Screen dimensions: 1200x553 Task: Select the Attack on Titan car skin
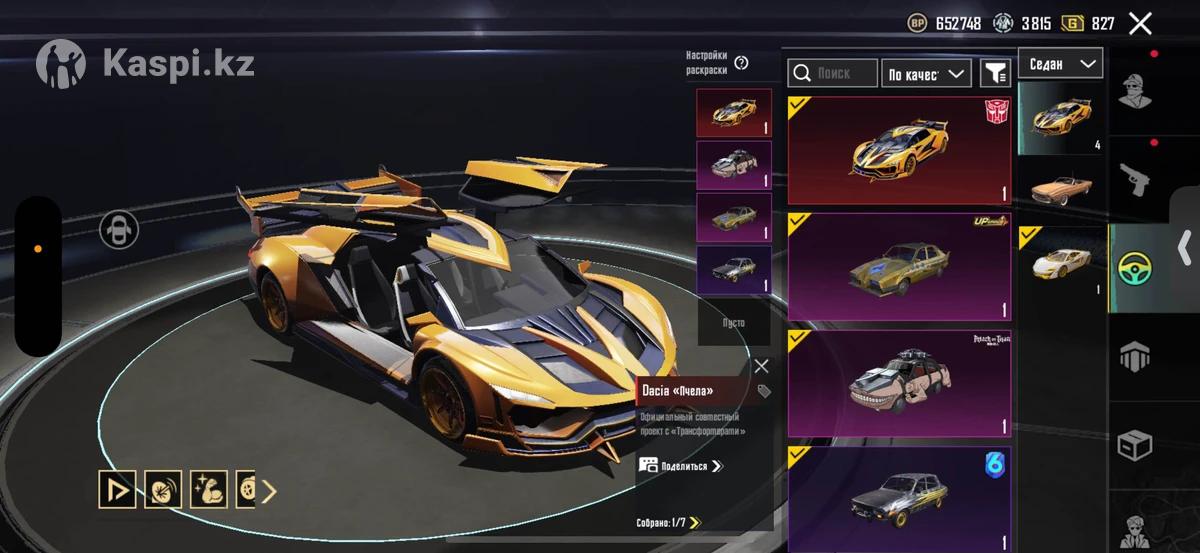(x=899, y=383)
